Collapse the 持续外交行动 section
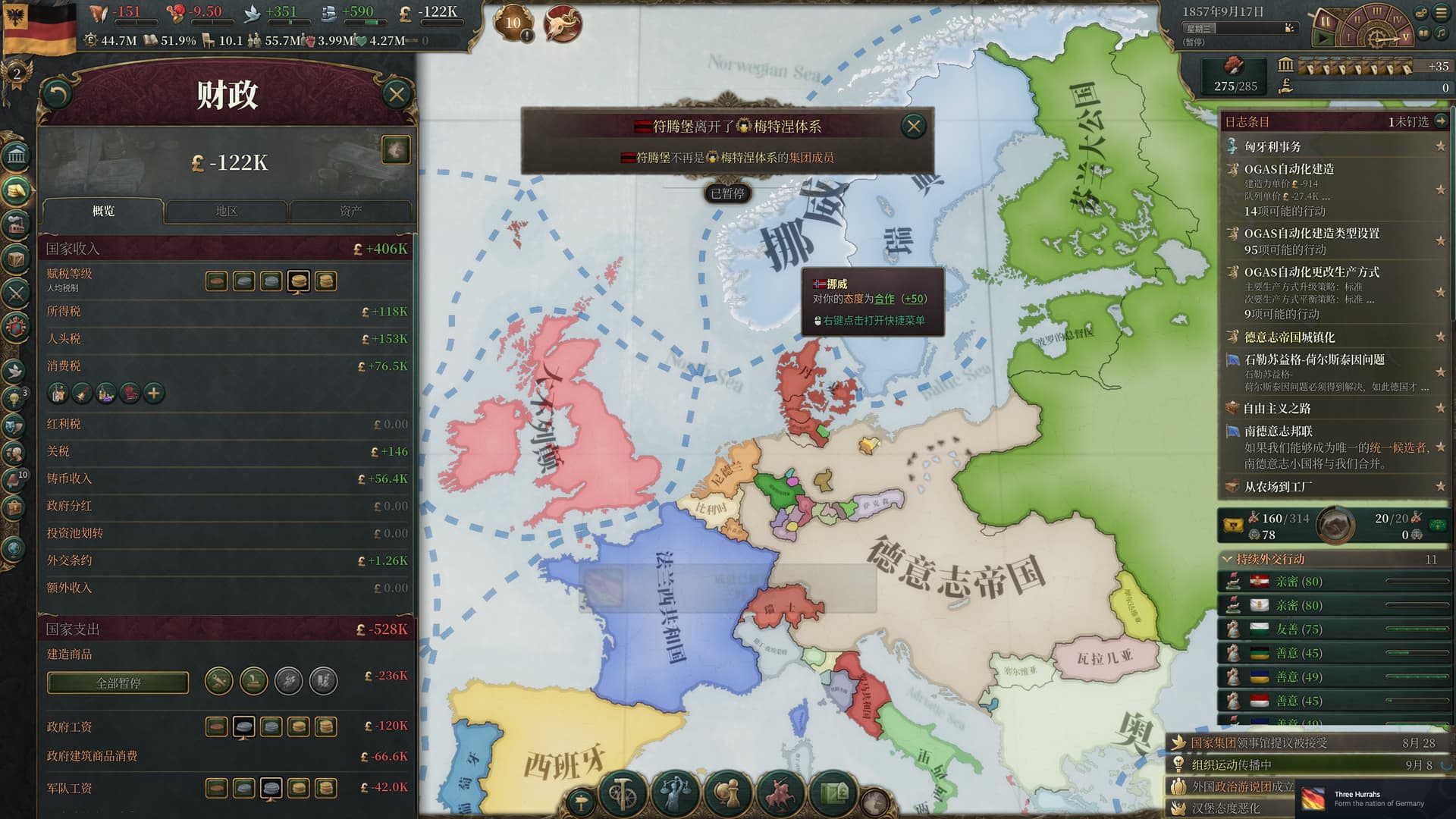1456x819 pixels. click(1227, 559)
